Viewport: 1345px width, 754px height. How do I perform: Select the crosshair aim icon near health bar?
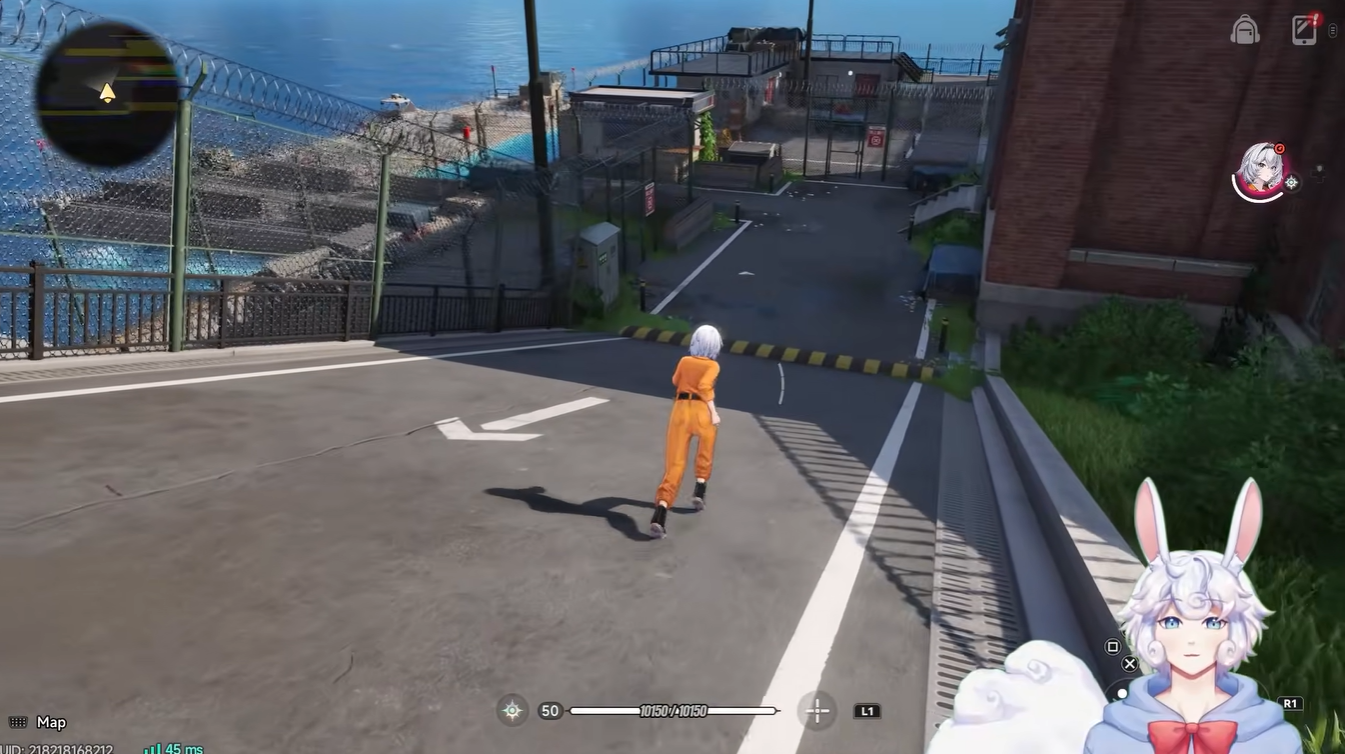coord(817,711)
